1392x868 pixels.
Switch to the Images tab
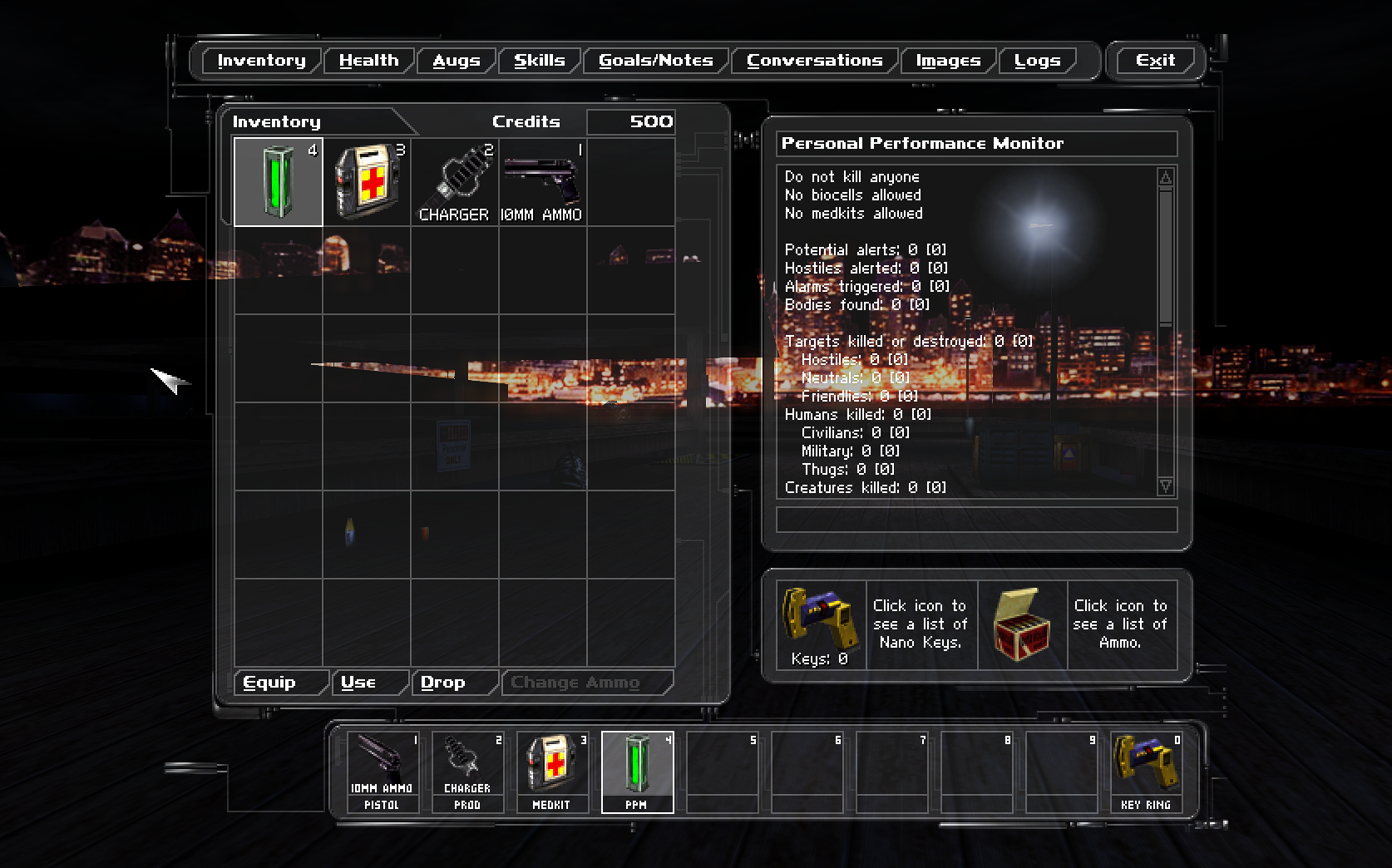point(948,61)
